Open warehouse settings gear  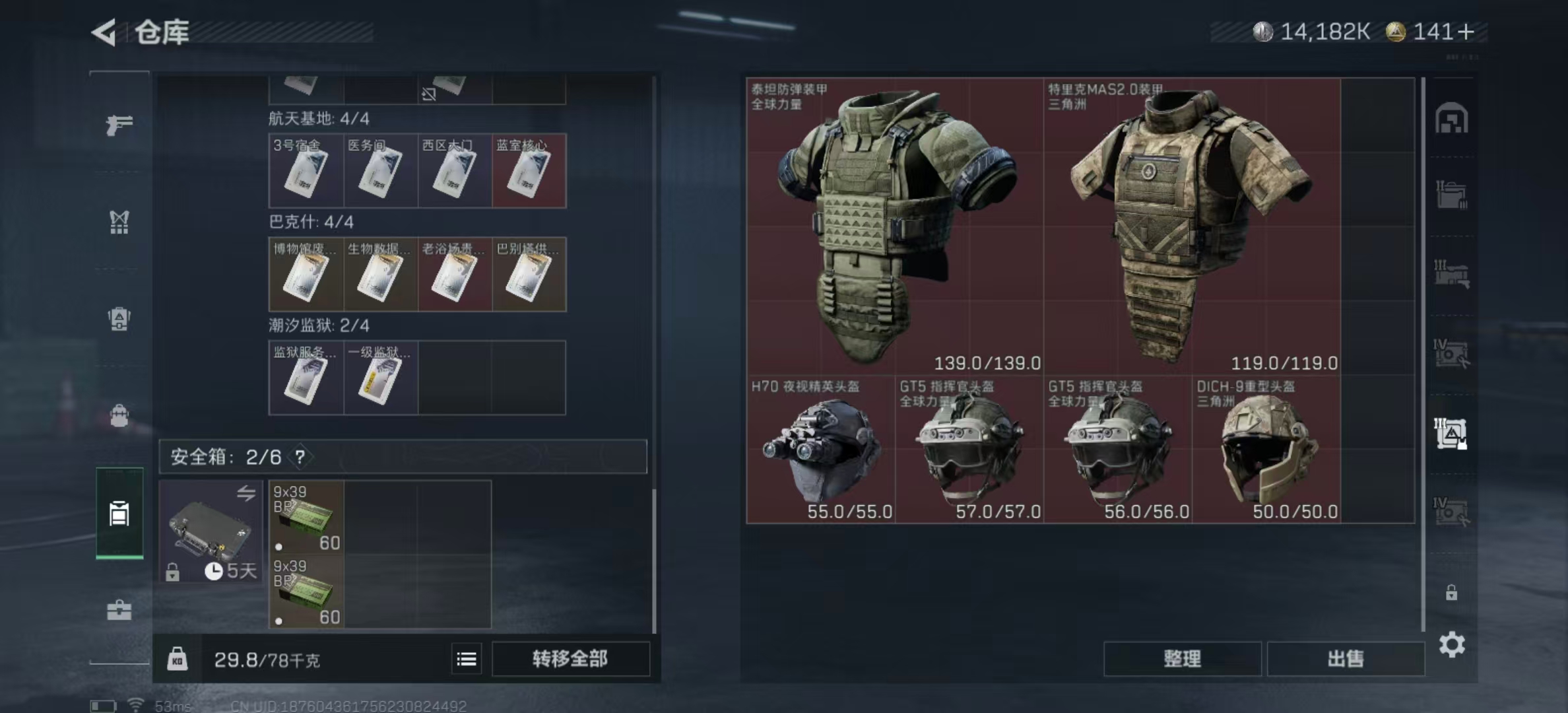click(x=1452, y=644)
